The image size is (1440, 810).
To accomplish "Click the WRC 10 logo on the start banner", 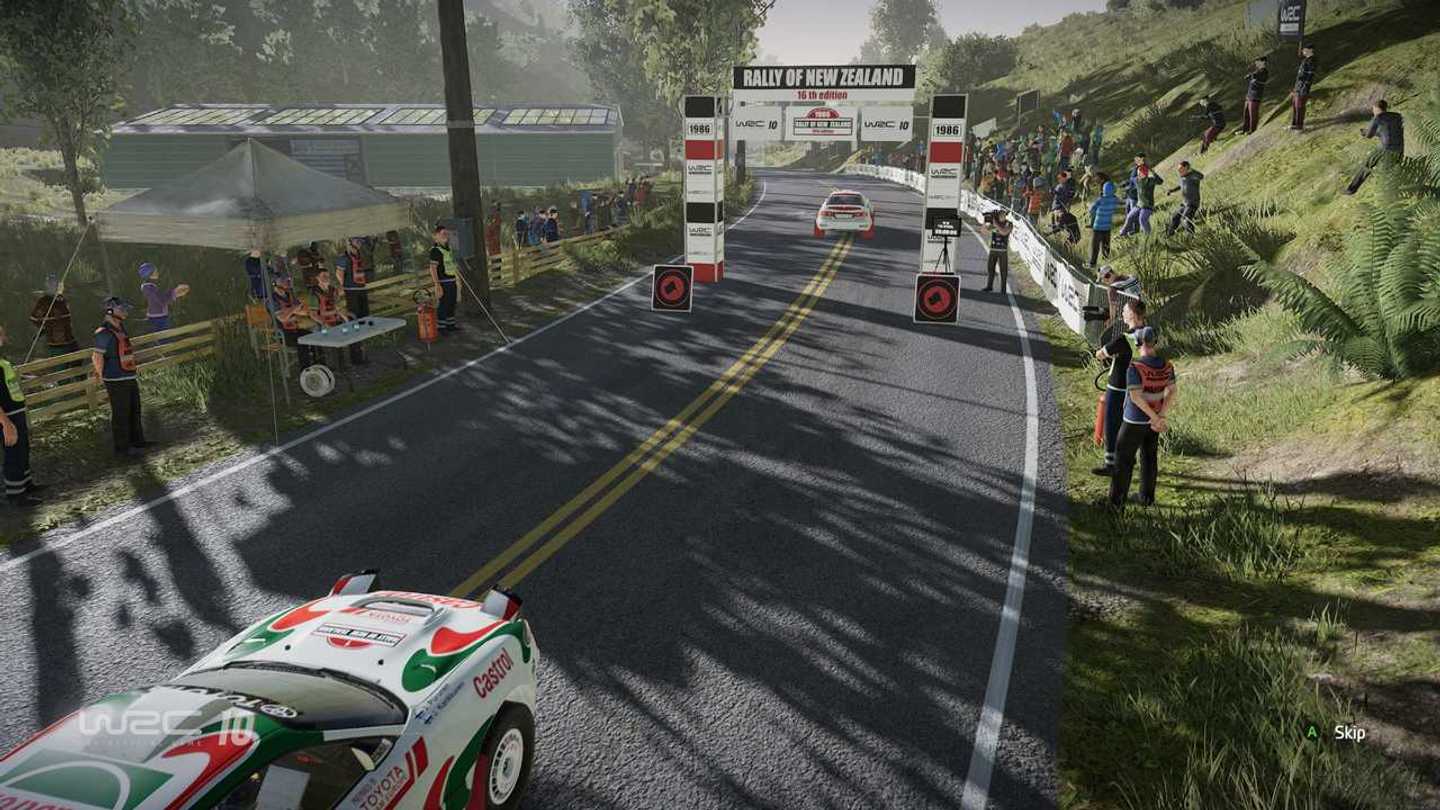I will [x=748, y=123].
